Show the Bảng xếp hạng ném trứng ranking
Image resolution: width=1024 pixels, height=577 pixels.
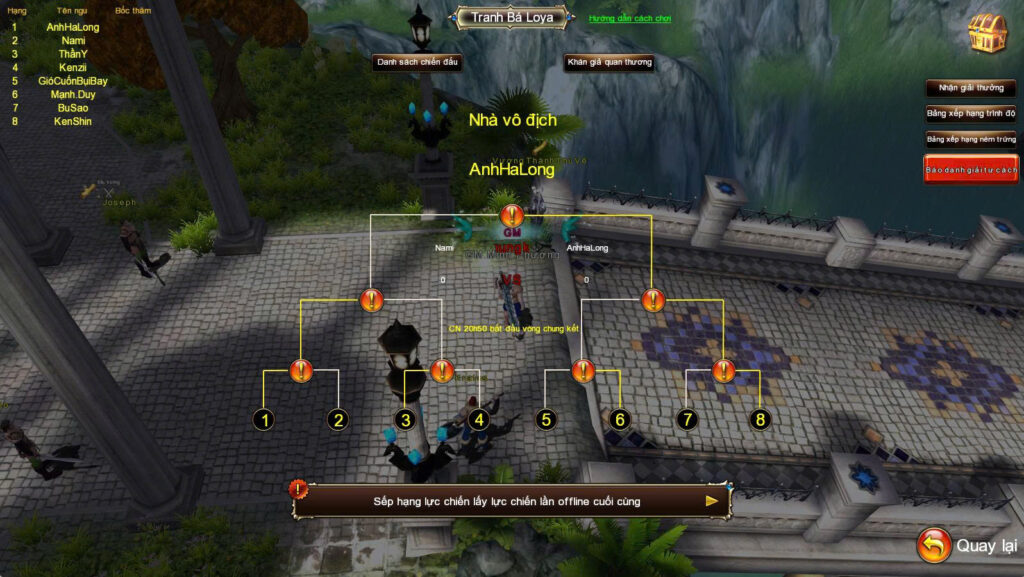tap(970, 139)
